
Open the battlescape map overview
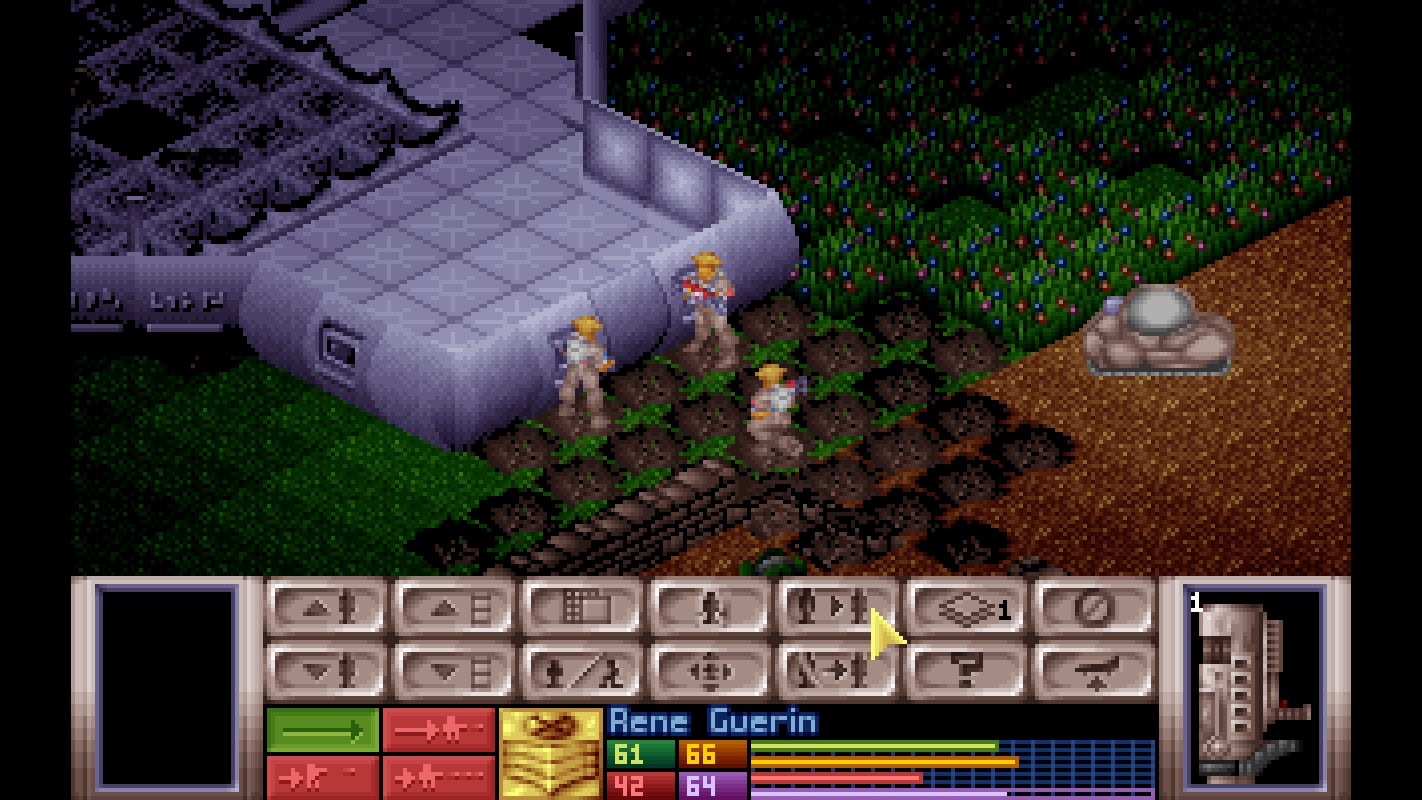(x=580, y=607)
